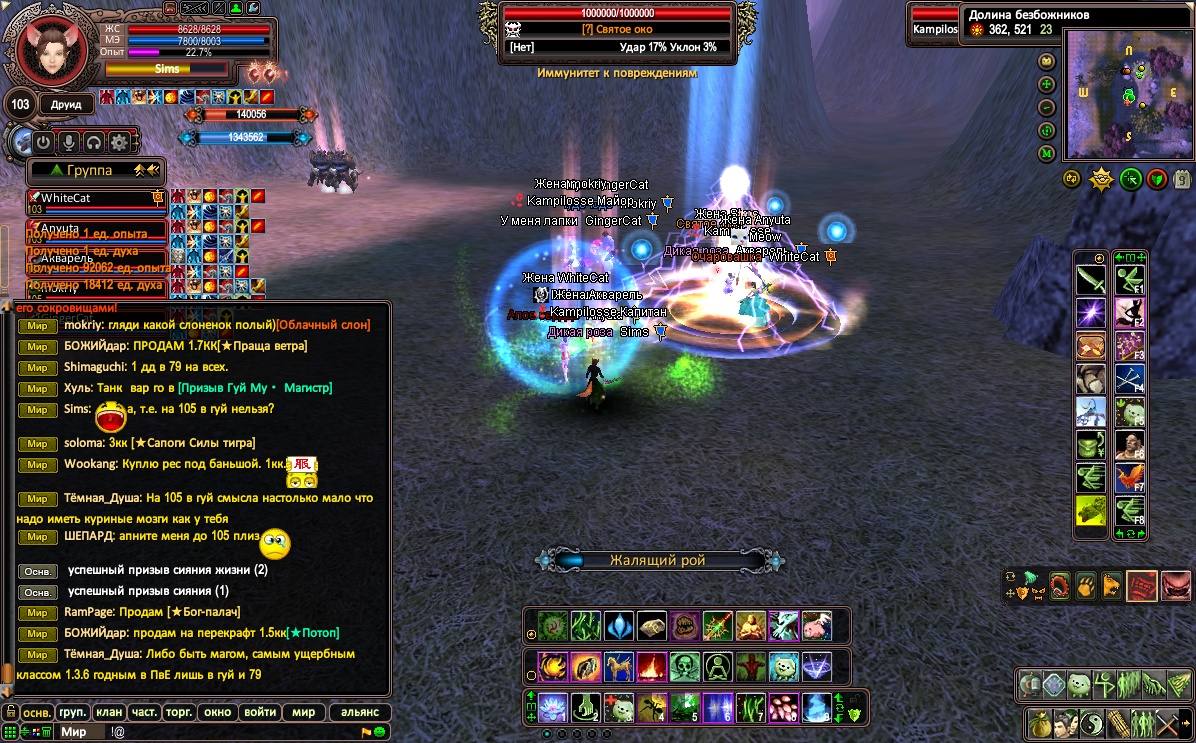Open the gear settings button under portrait

[x=119, y=142]
